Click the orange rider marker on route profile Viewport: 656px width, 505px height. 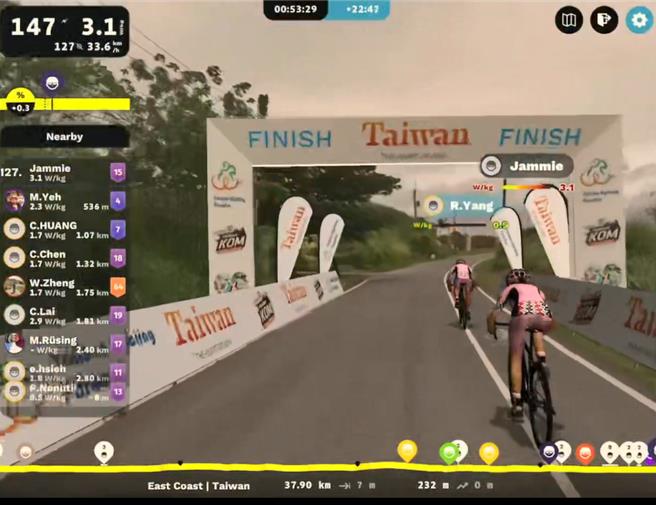coord(585,453)
